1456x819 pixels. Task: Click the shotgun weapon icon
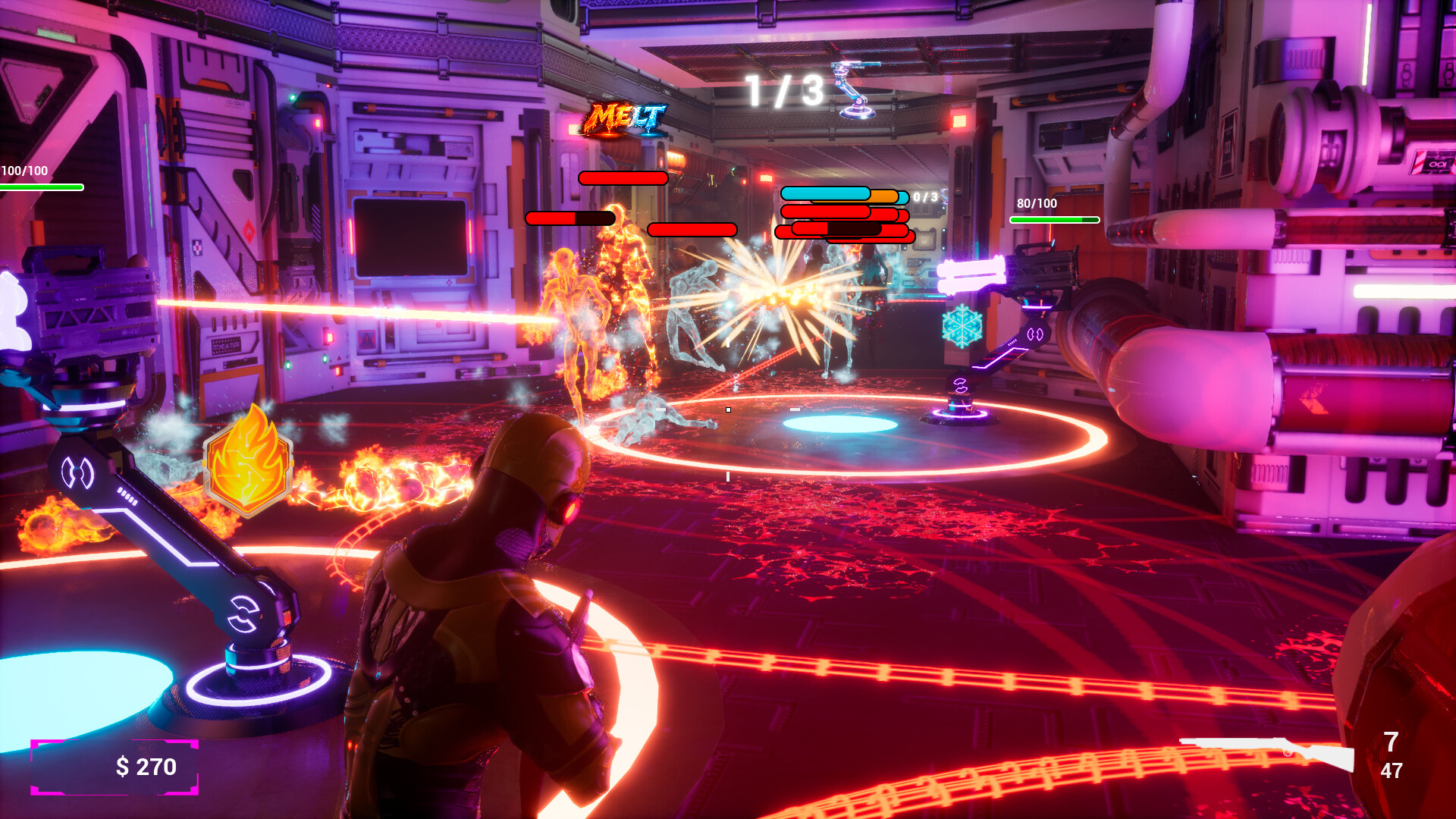(x=1268, y=752)
